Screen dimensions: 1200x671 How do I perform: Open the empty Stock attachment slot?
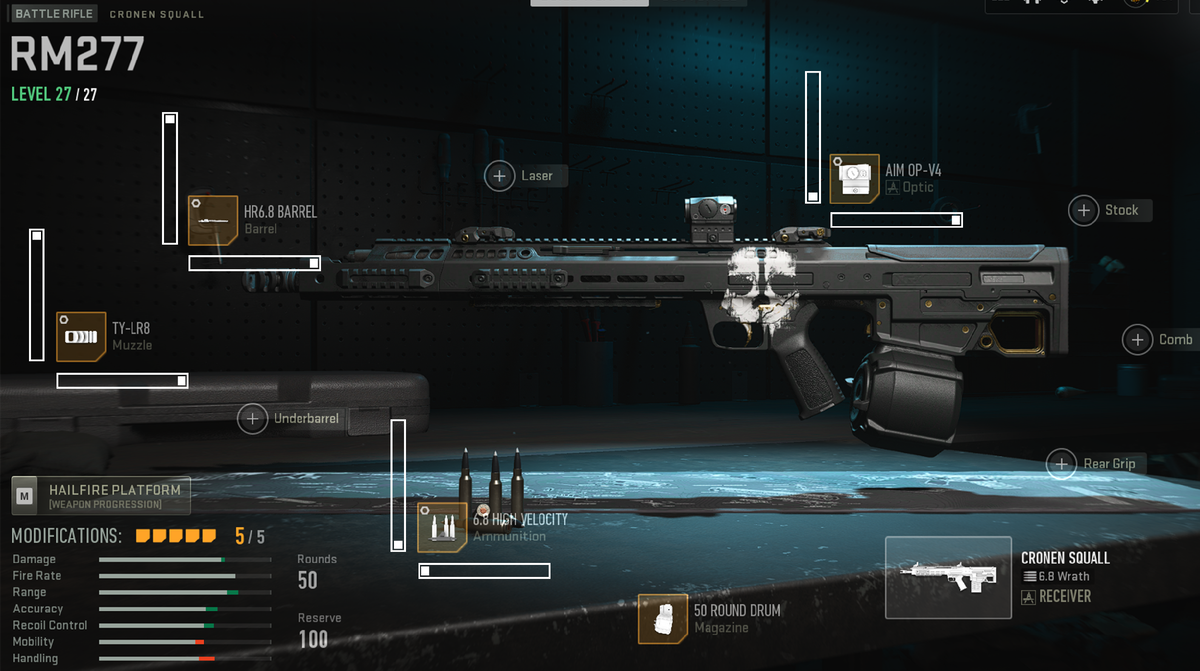[1084, 210]
